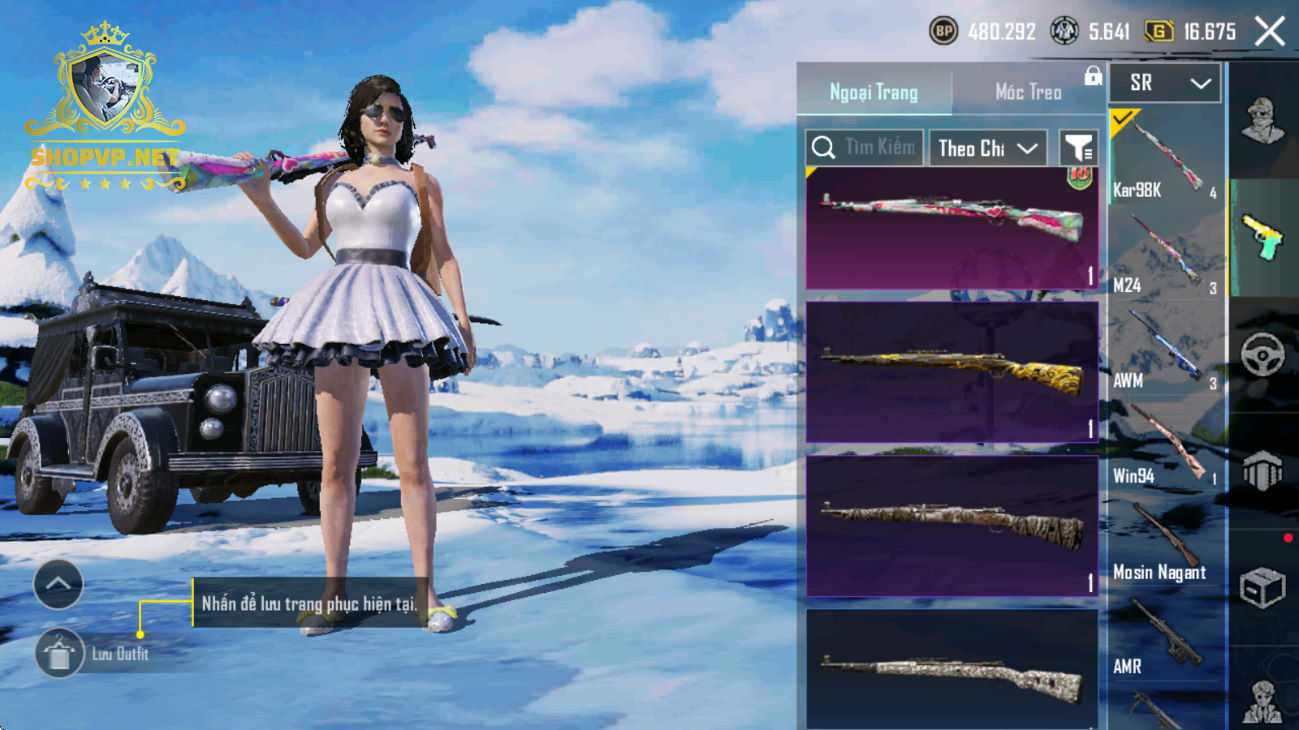
Task: Click the Tìm Kiếm search field
Action: coord(865,148)
